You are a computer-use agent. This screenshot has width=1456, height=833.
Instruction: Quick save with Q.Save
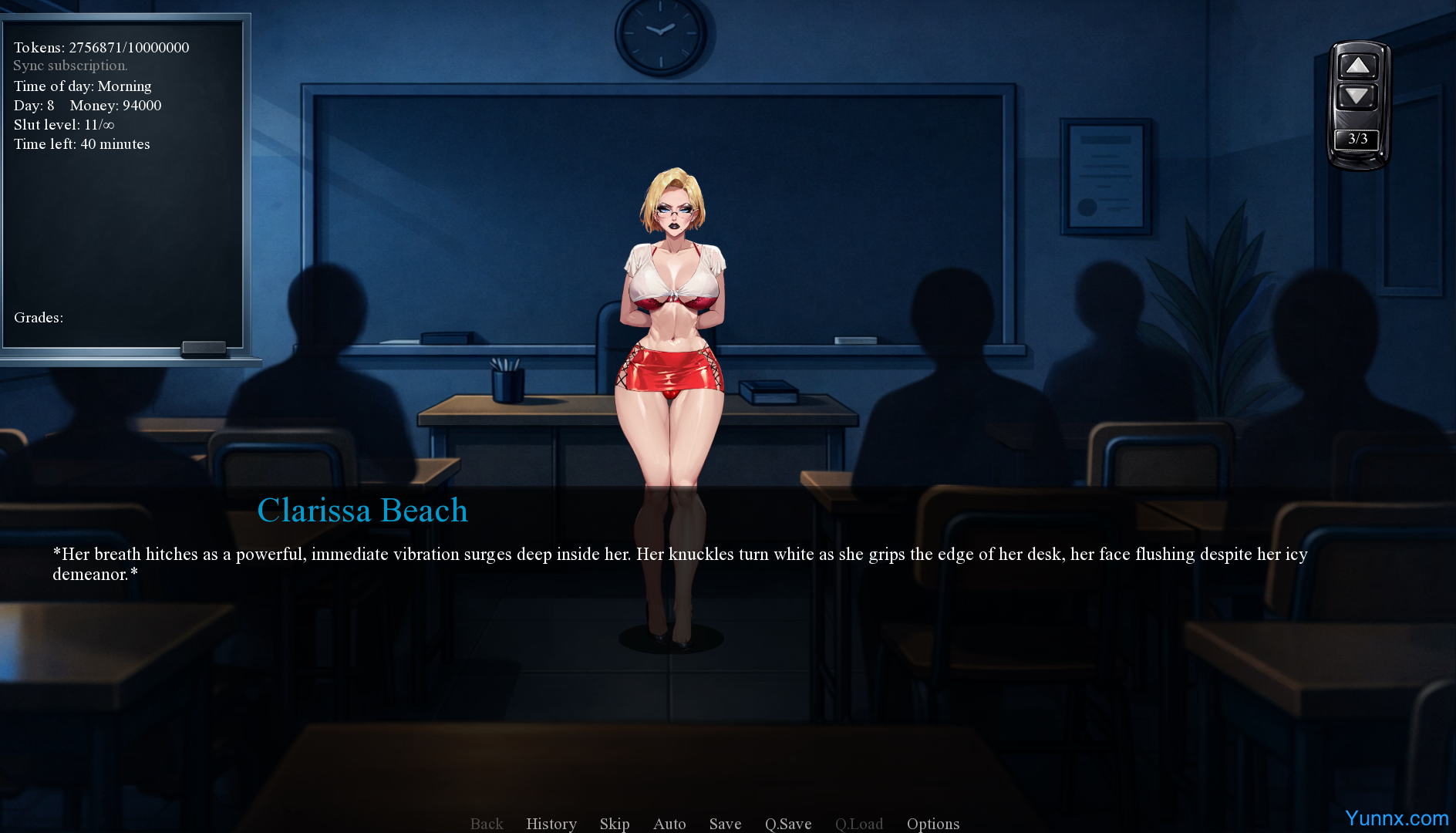(788, 824)
